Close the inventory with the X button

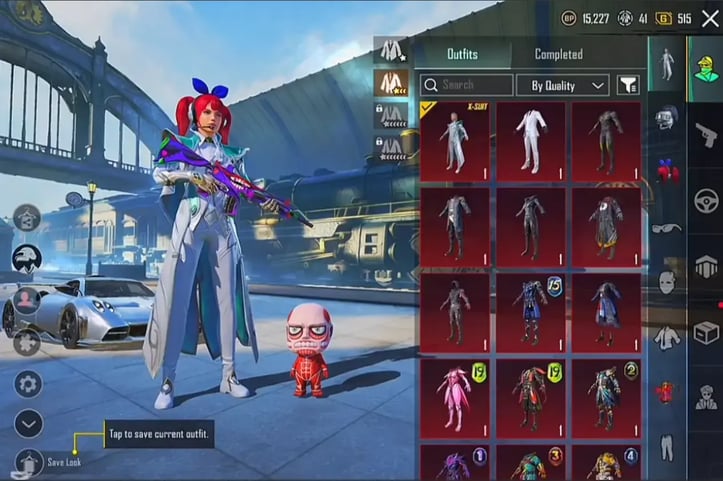(x=710, y=18)
